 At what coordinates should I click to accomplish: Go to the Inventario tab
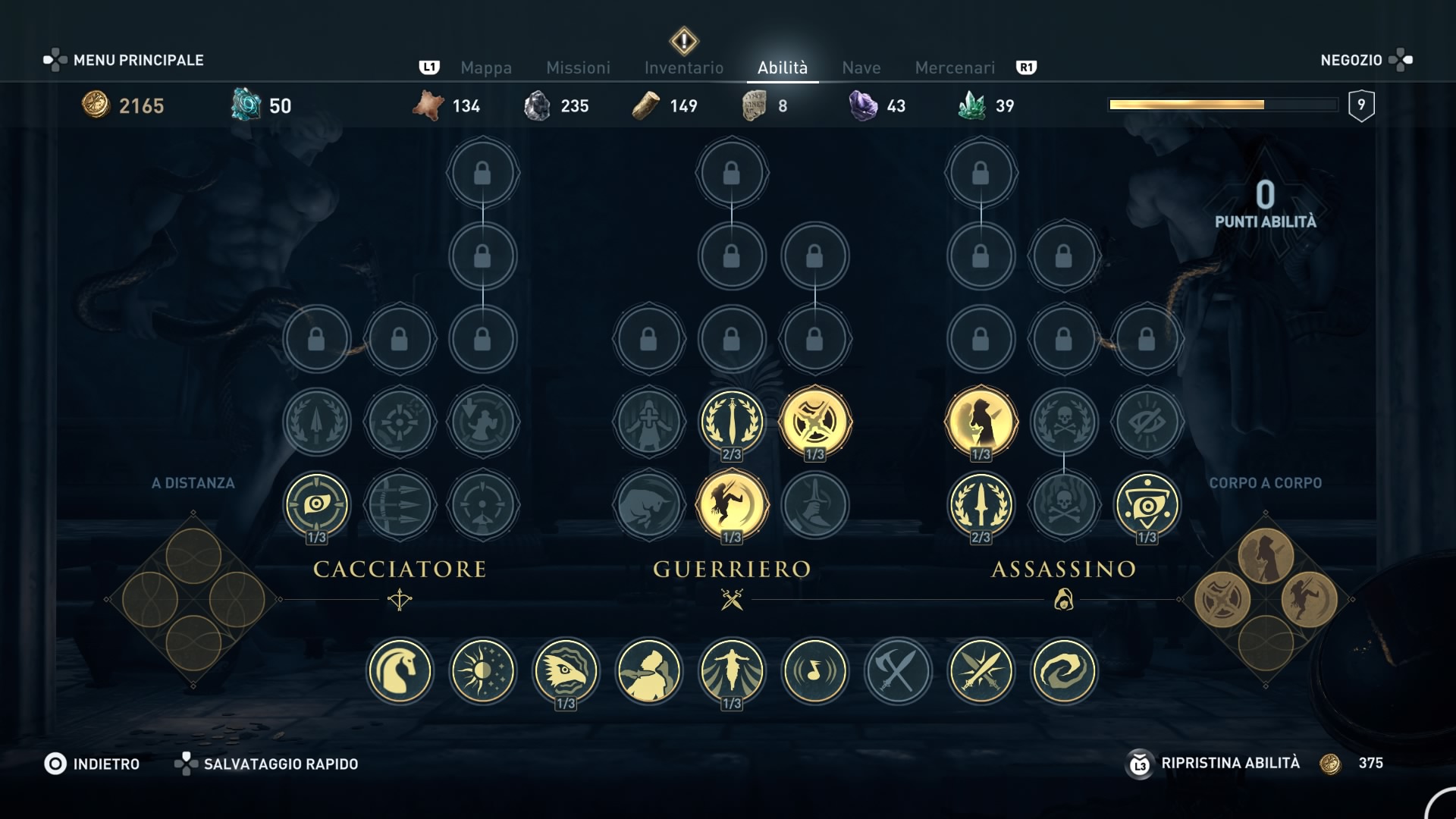tap(683, 67)
